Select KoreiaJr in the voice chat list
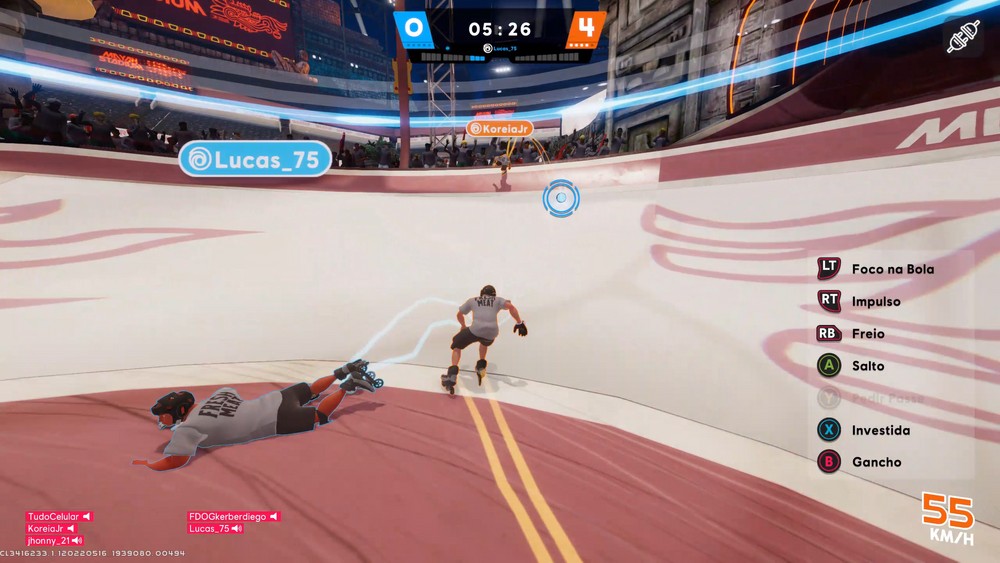The height and width of the screenshot is (563, 1000). [51, 528]
